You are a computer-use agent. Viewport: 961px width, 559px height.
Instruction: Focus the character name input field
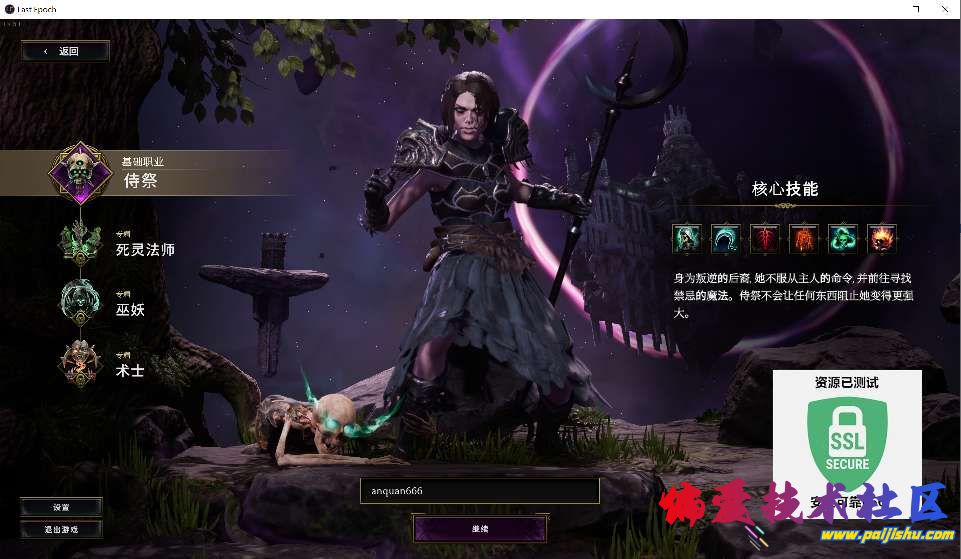pos(480,491)
